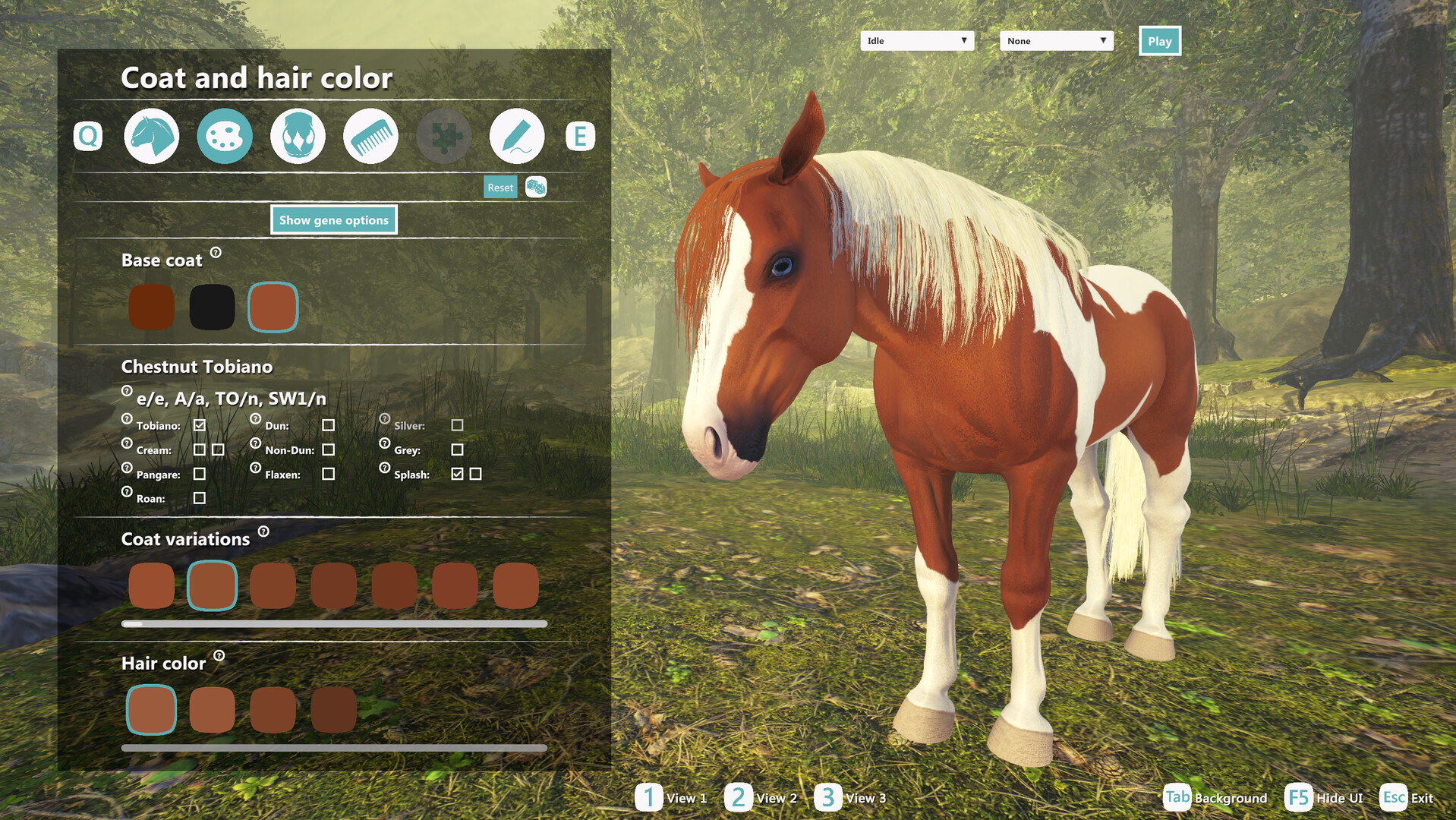Enable the Roan checkbox
The height and width of the screenshot is (820, 1456).
[200, 498]
